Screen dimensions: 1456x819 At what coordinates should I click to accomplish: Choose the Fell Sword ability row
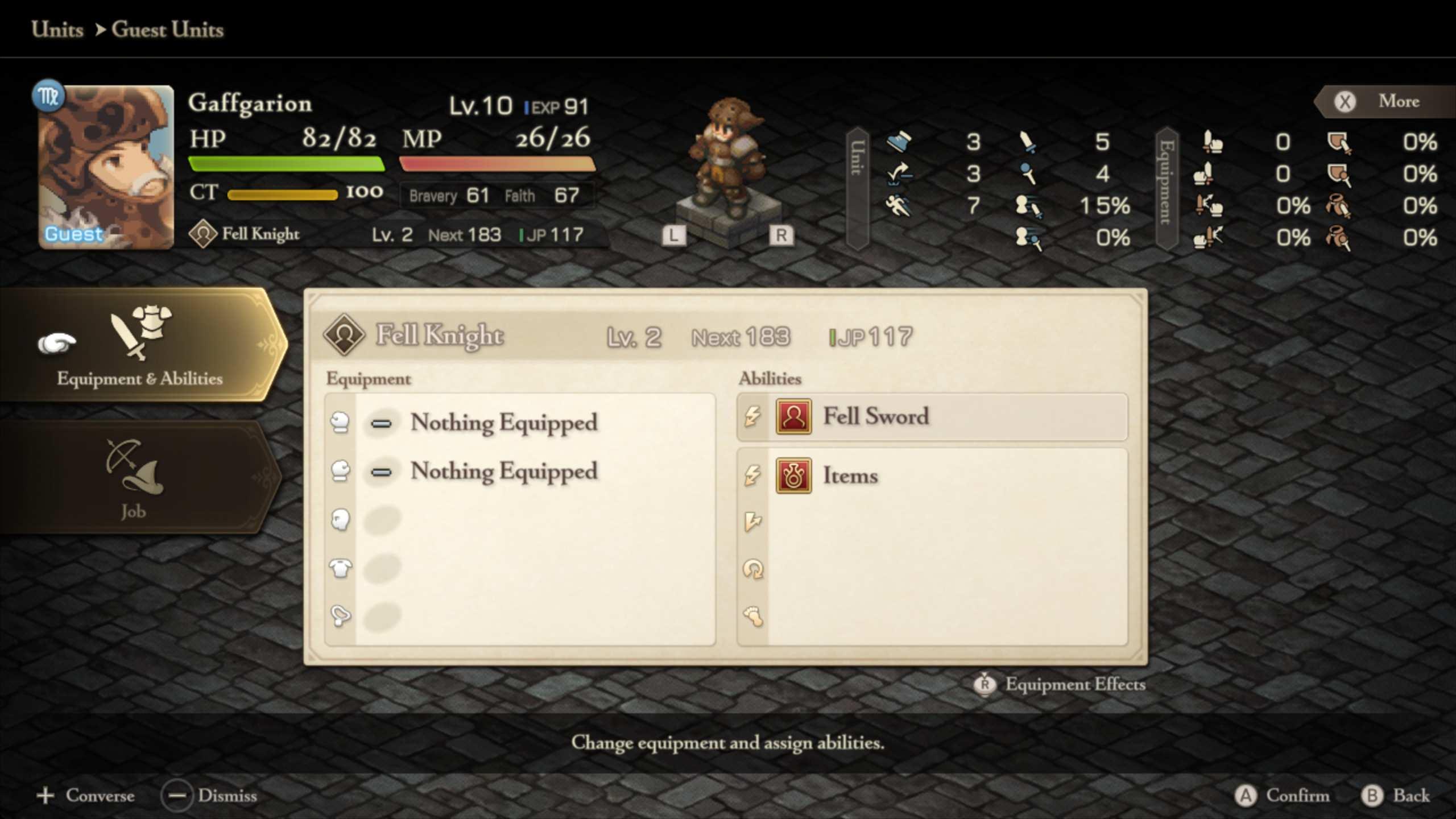click(933, 417)
